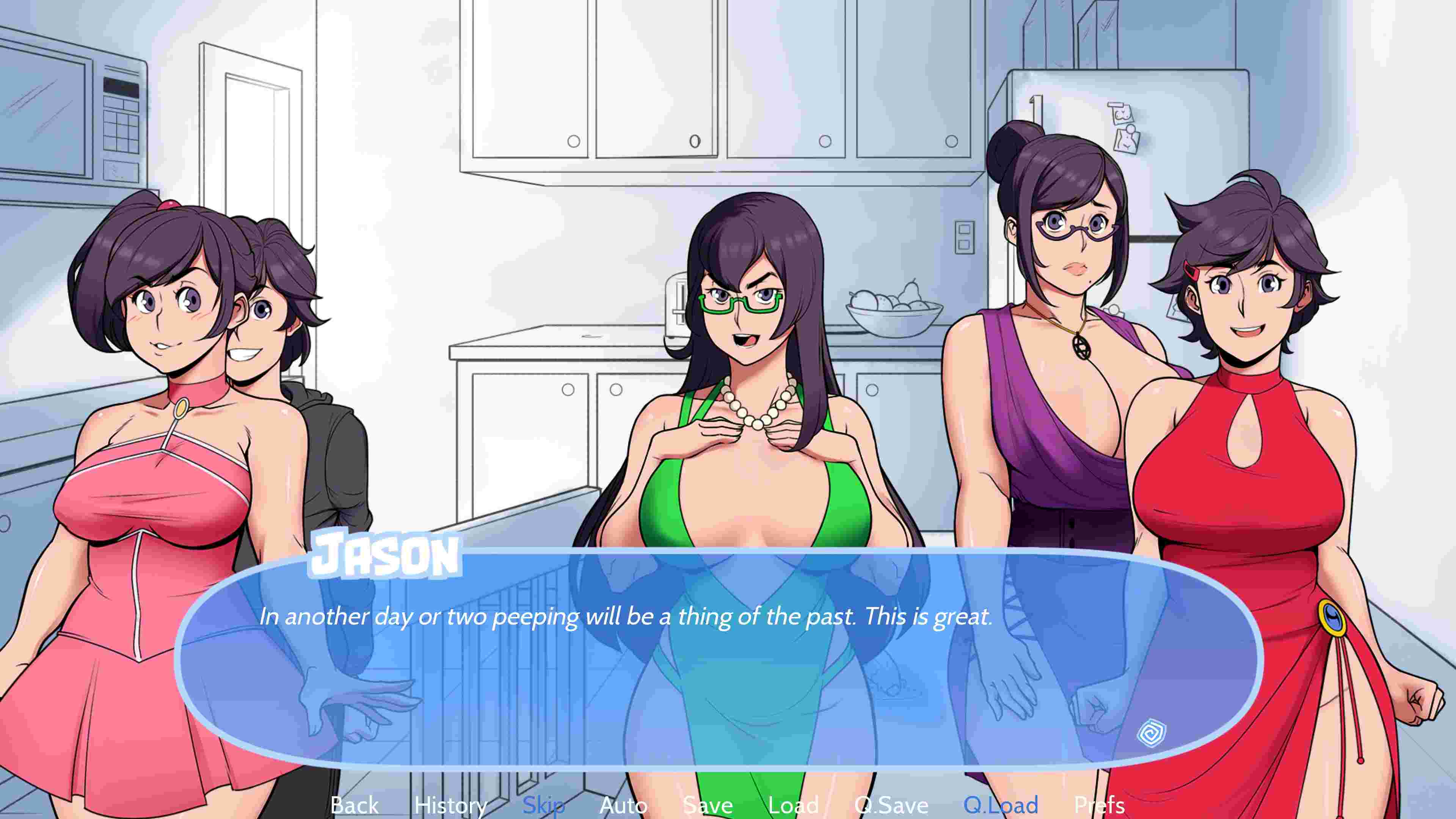
Task: Open the Save menu
Action: coord(708,805)
